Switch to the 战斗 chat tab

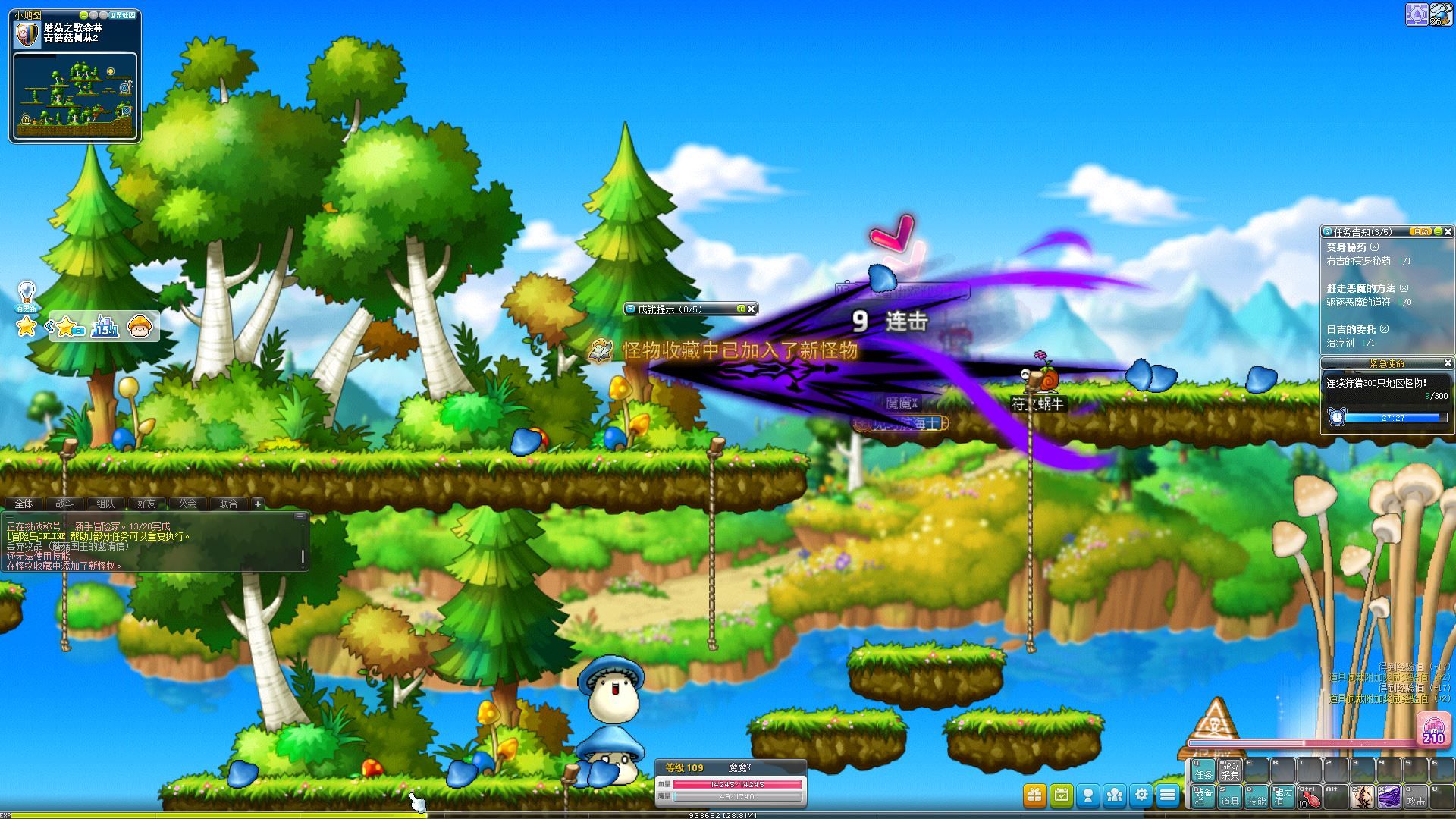tap(64, 504)
